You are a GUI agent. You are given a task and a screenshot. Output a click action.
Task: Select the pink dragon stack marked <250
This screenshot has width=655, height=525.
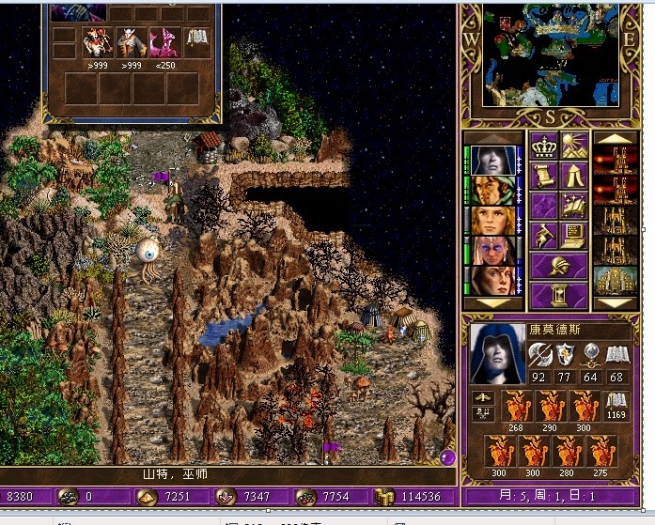point(162,41)
